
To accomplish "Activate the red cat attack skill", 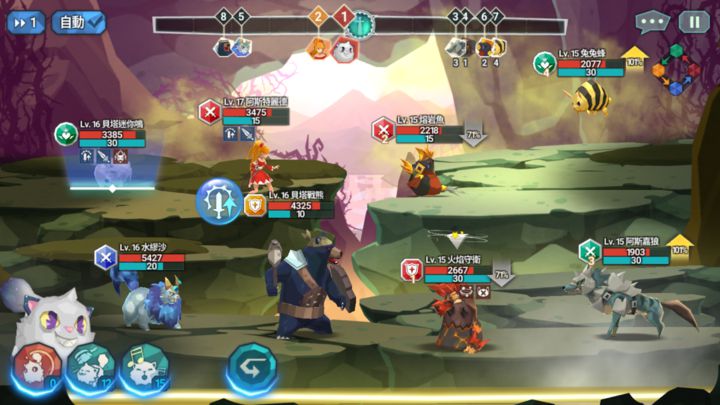I will coord(36,368).
